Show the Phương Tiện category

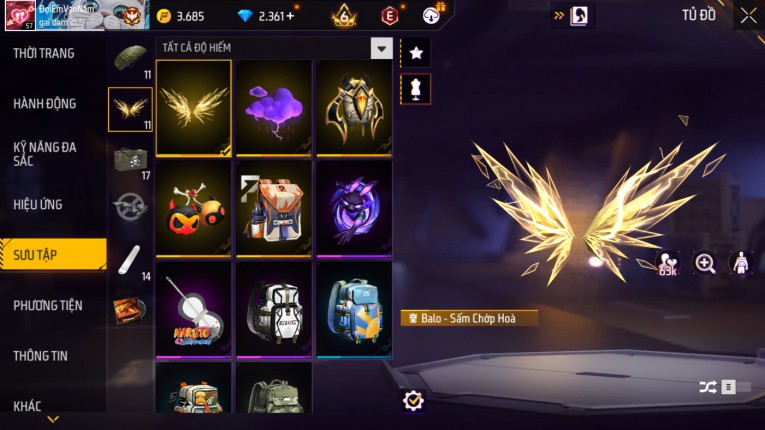[x=48, y=305]
